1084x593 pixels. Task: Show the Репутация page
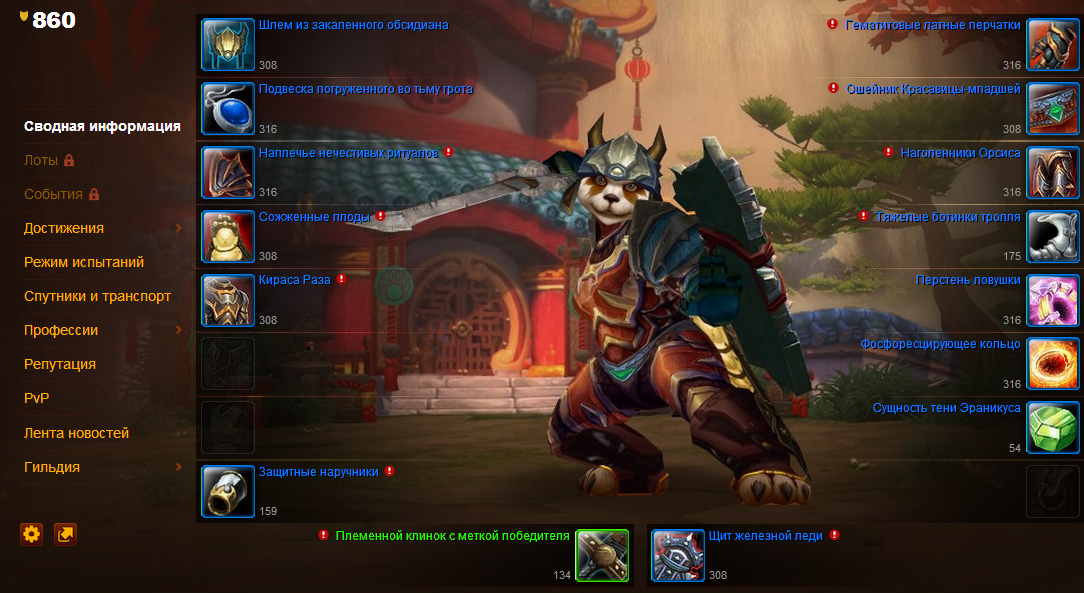pyautogui.click(x=60, y=364)
